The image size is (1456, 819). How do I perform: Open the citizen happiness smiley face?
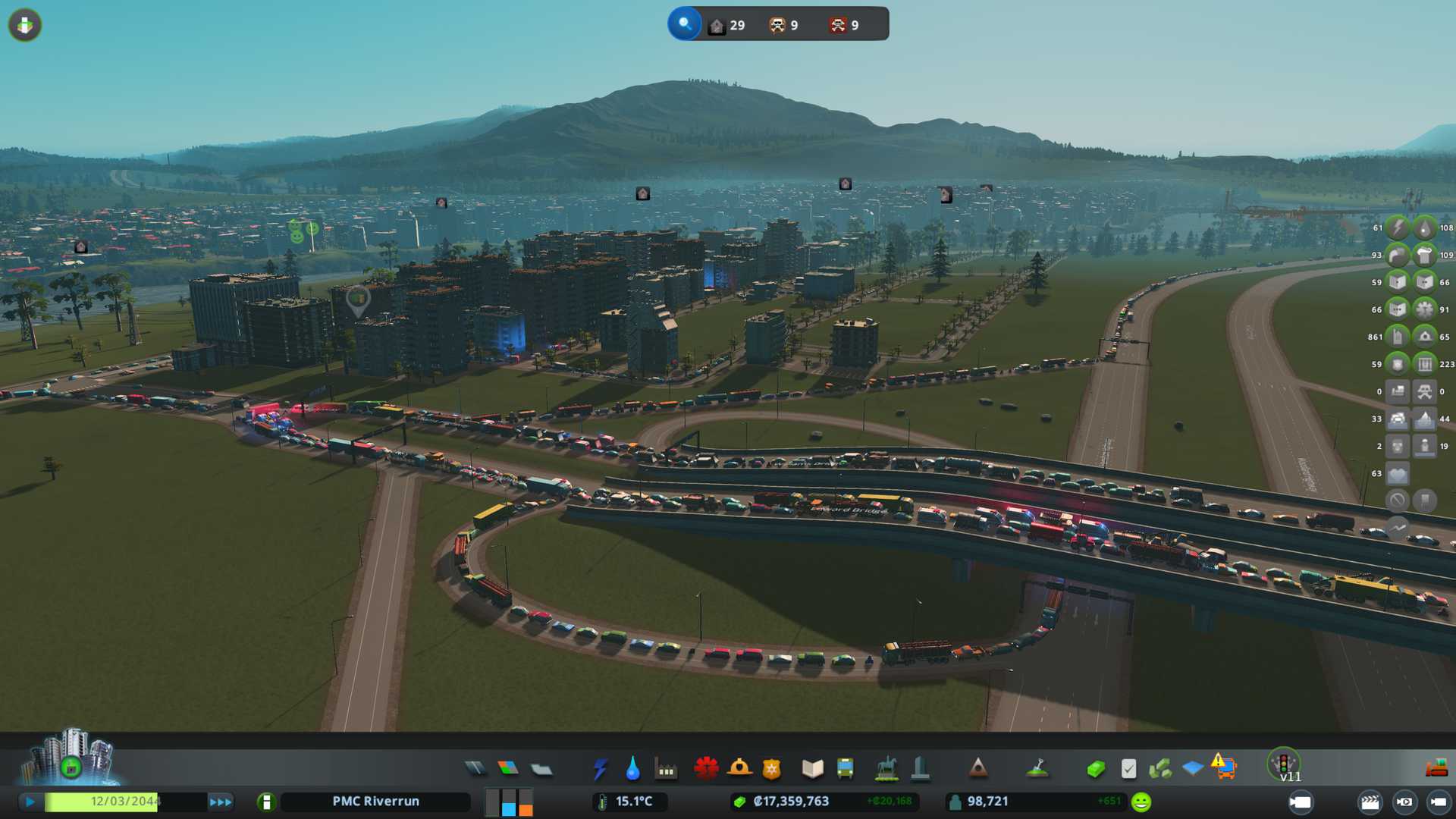pos(1141,802)
